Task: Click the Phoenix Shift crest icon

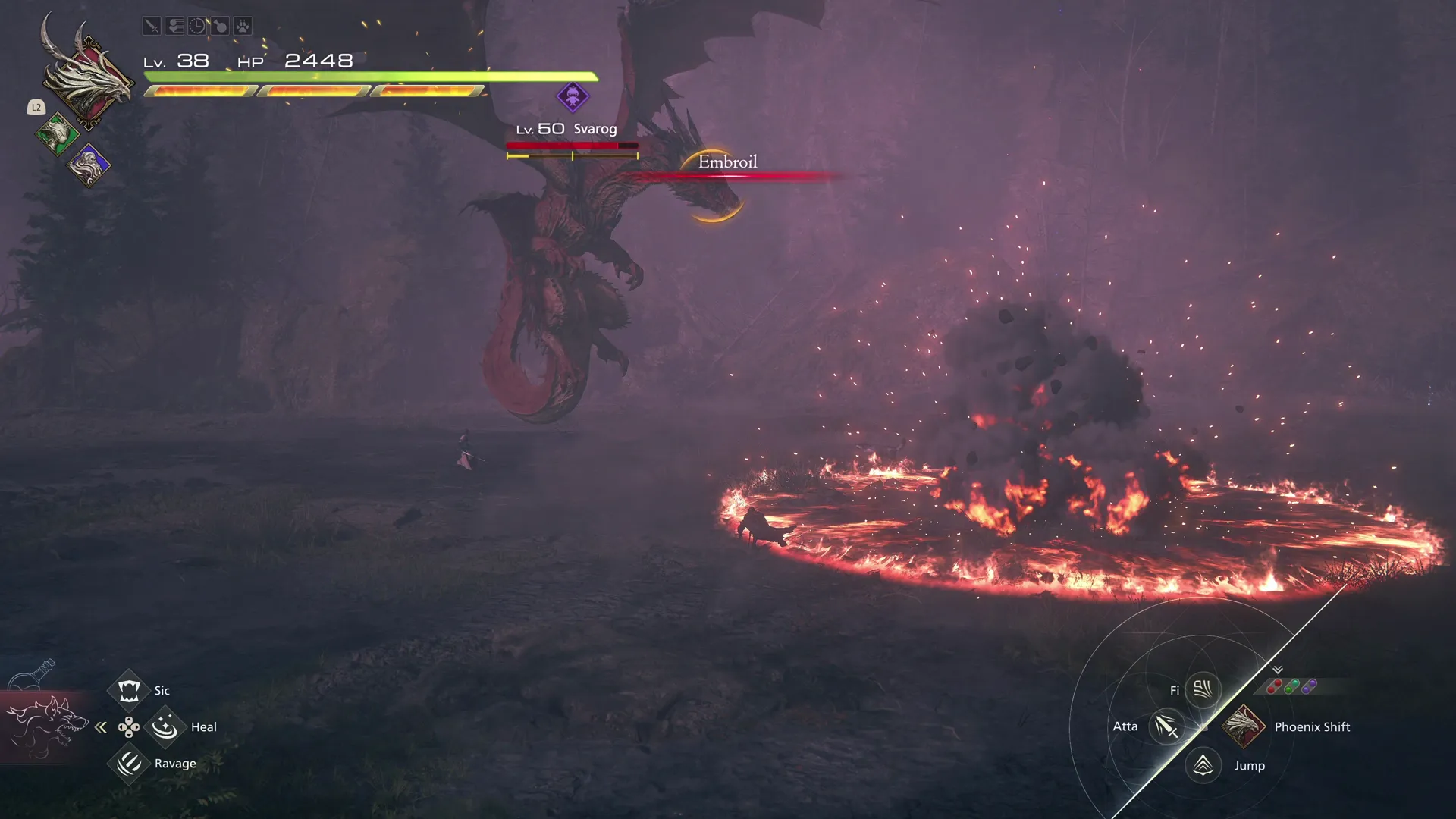Action: click(x=1244, y=726)
